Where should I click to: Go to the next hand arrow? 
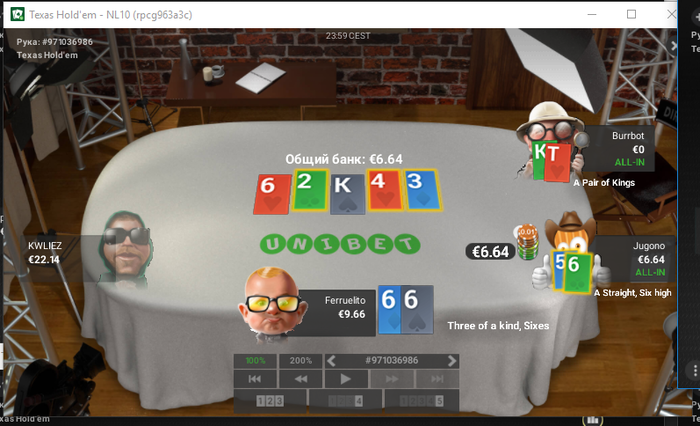(x=453, y=360)
